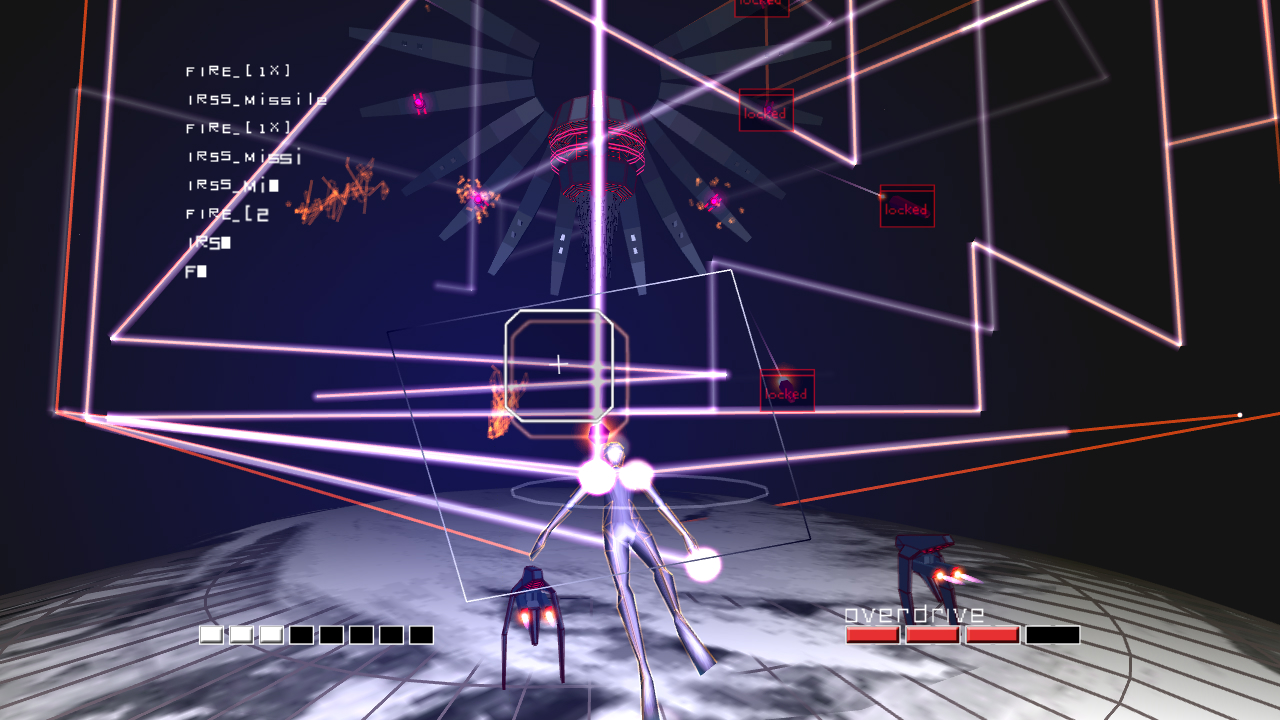Toggle the first white square in the meter
The image size is (1280, 720).
click(210, 633)
